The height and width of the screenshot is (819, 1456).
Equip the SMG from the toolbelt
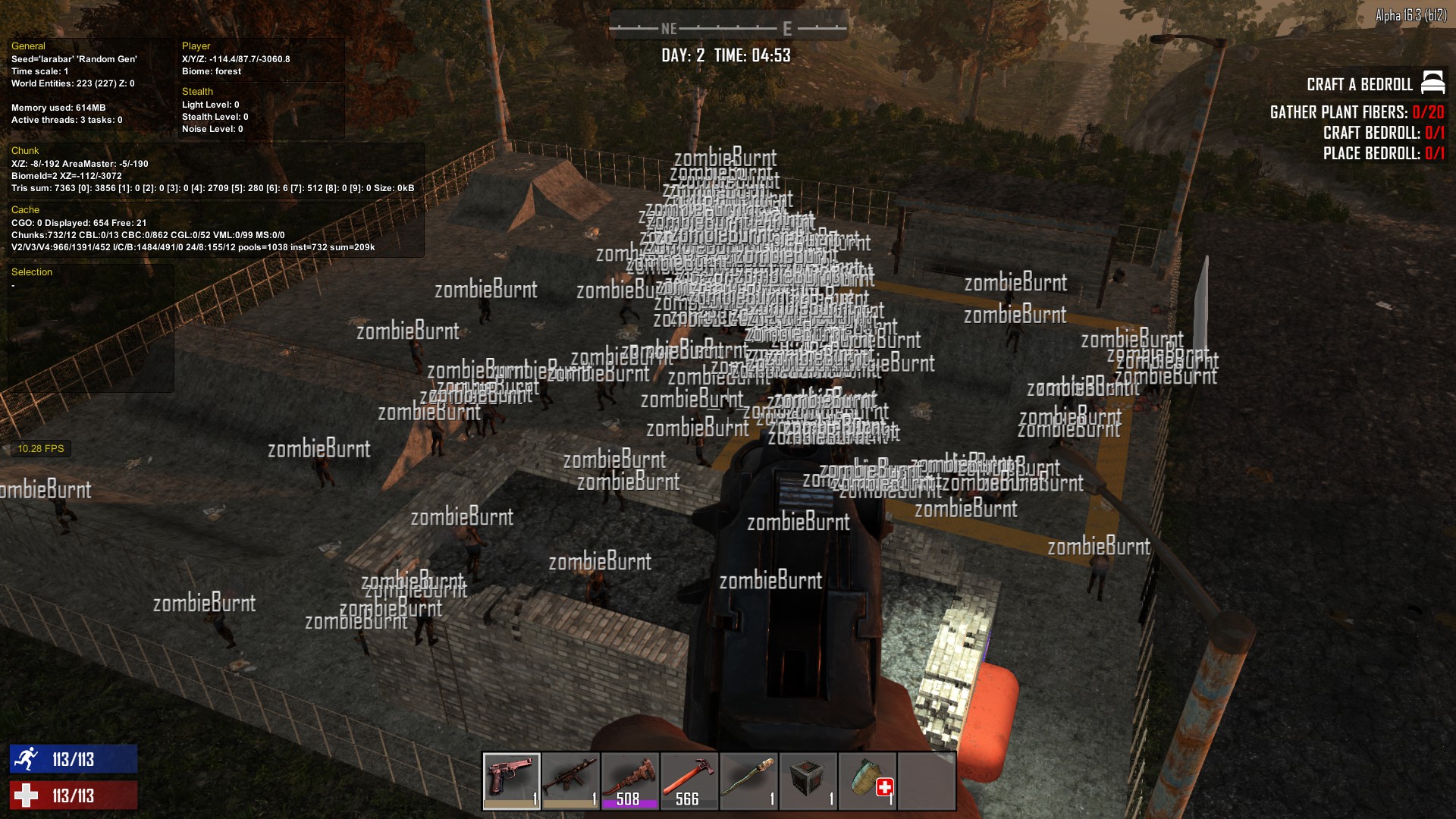click(x=570, y=780)
